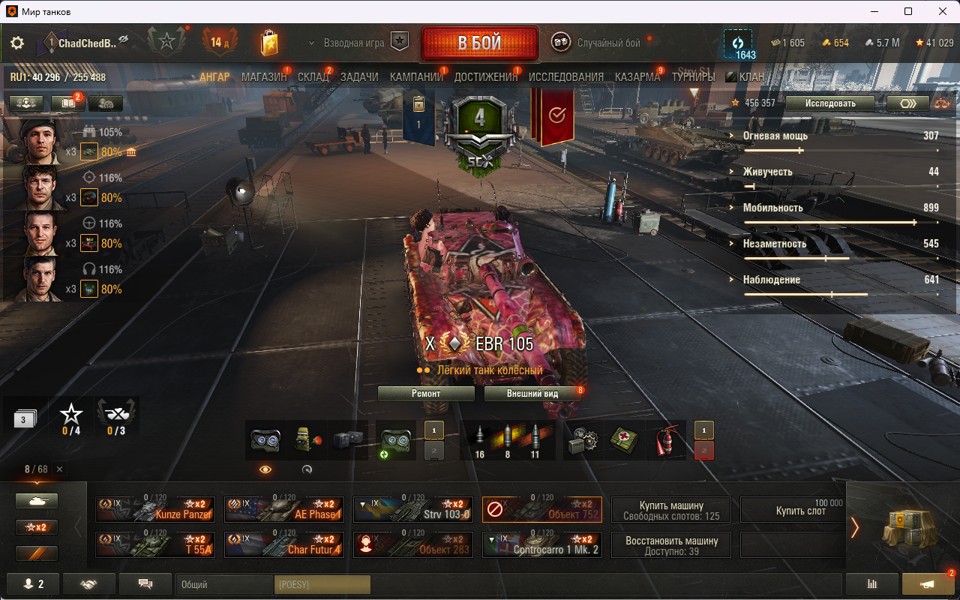Open the СКЛАД tab
Screen dimensions: 960x600
313,77
